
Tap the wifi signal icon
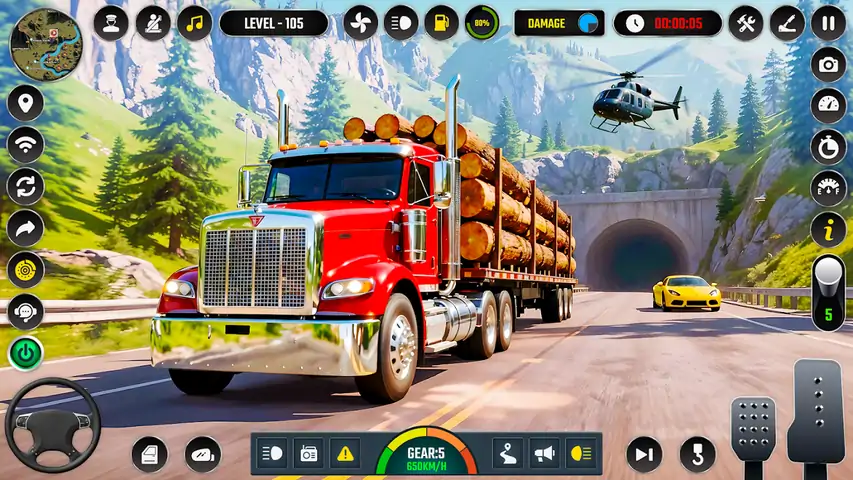pos(25,145)
